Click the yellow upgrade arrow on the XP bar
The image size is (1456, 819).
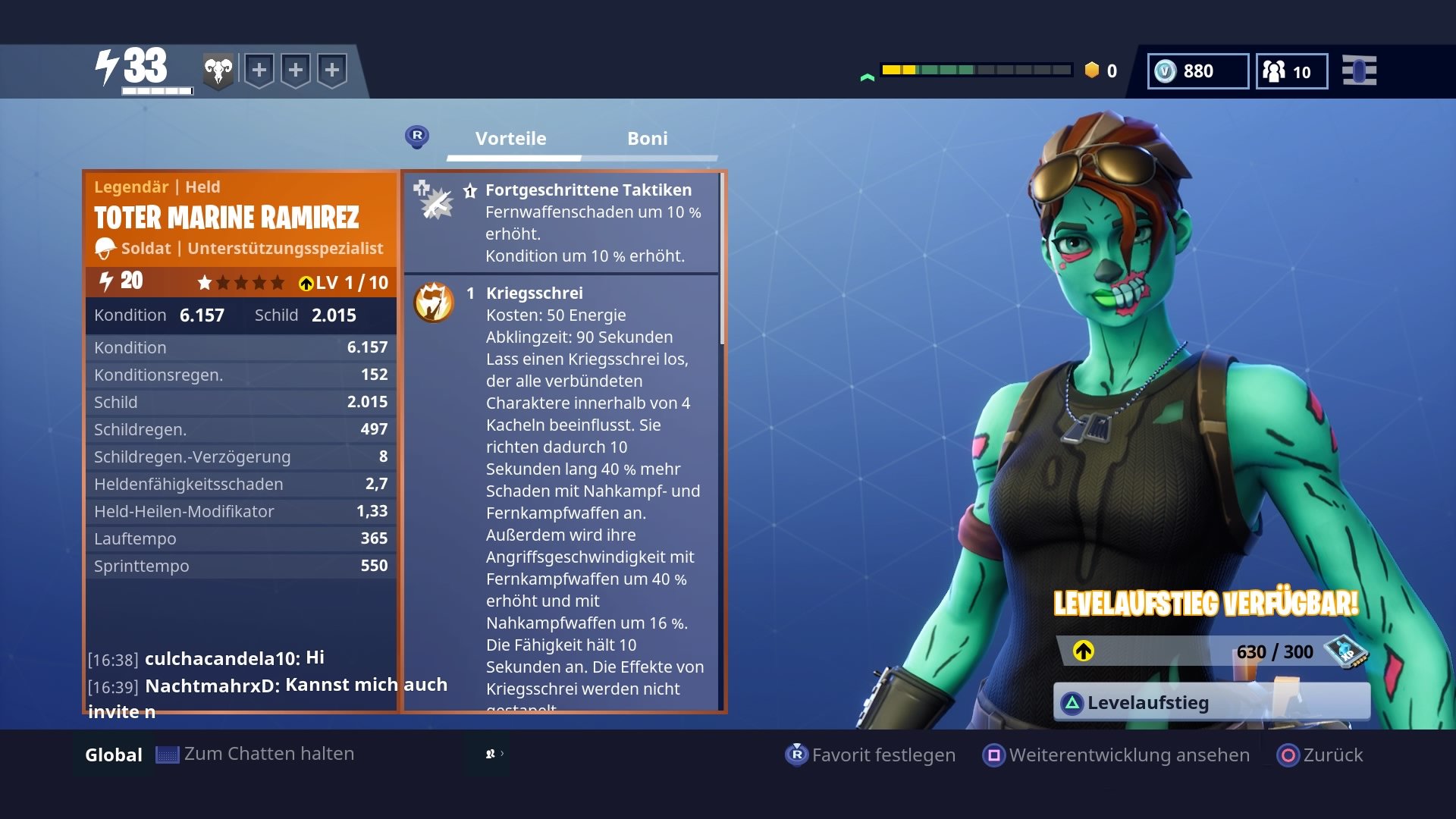1084,652
